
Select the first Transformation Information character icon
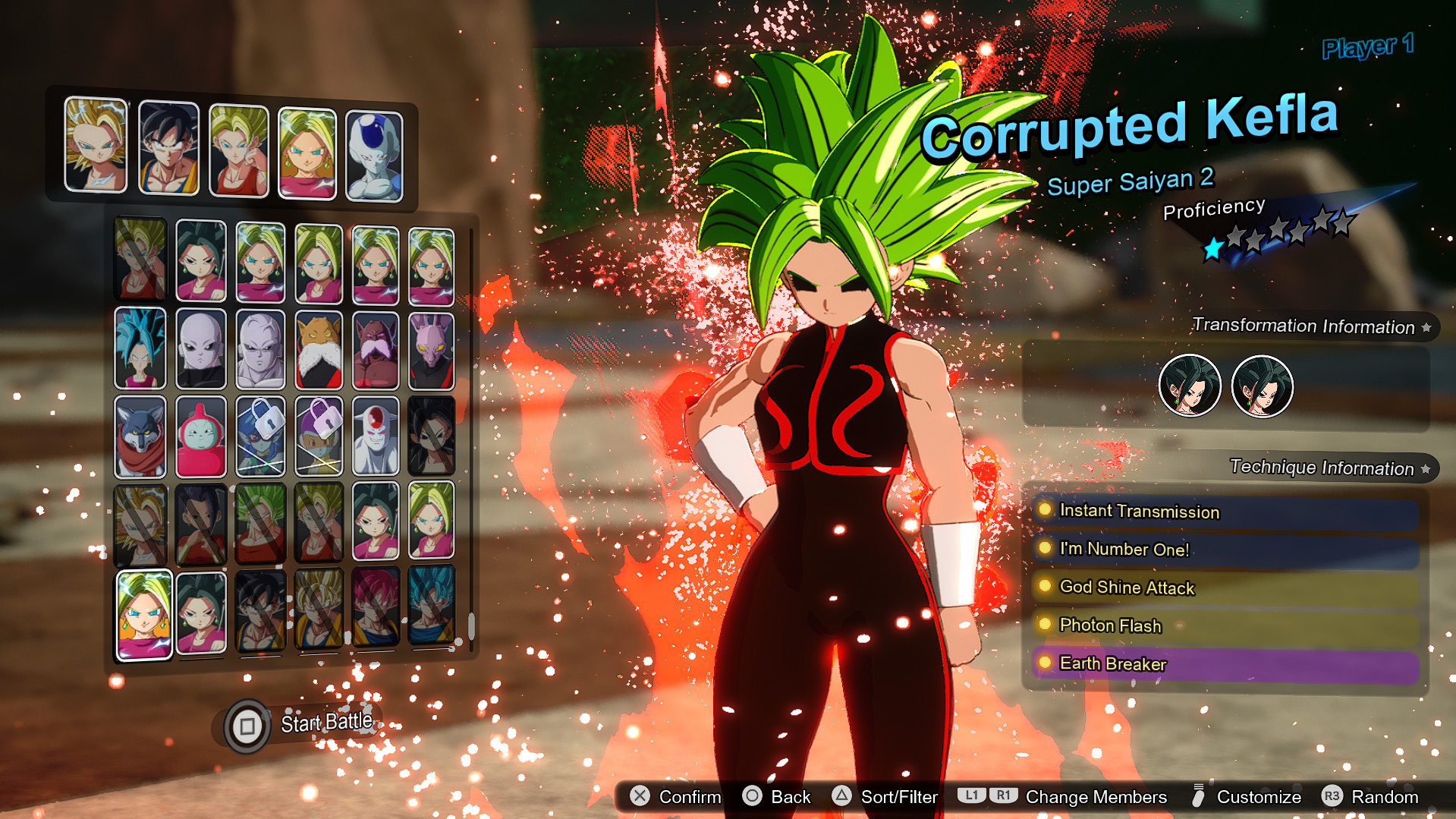click(x=1190, y=386)
